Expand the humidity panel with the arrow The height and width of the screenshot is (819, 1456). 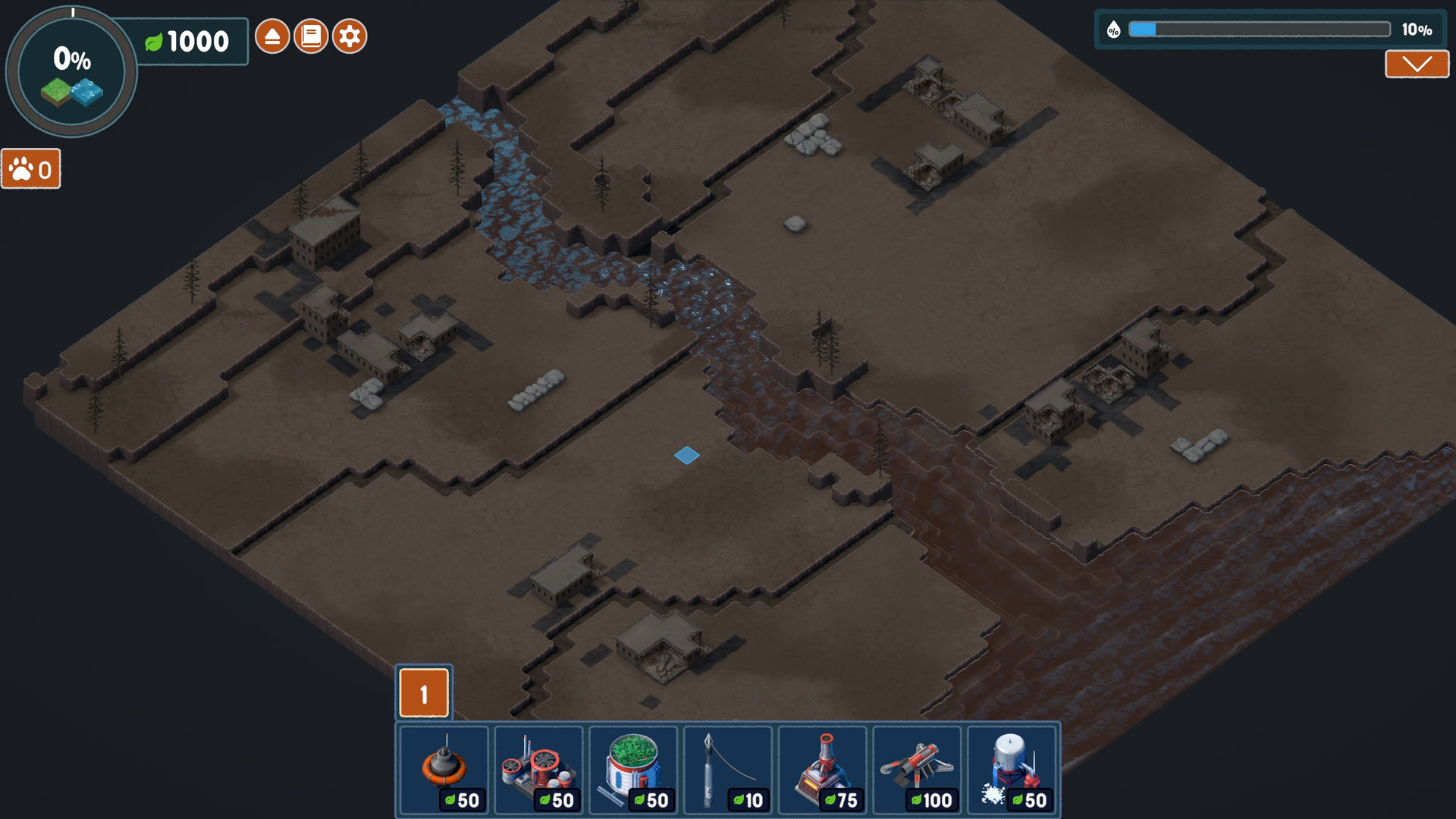click(x=1417, y=64)
